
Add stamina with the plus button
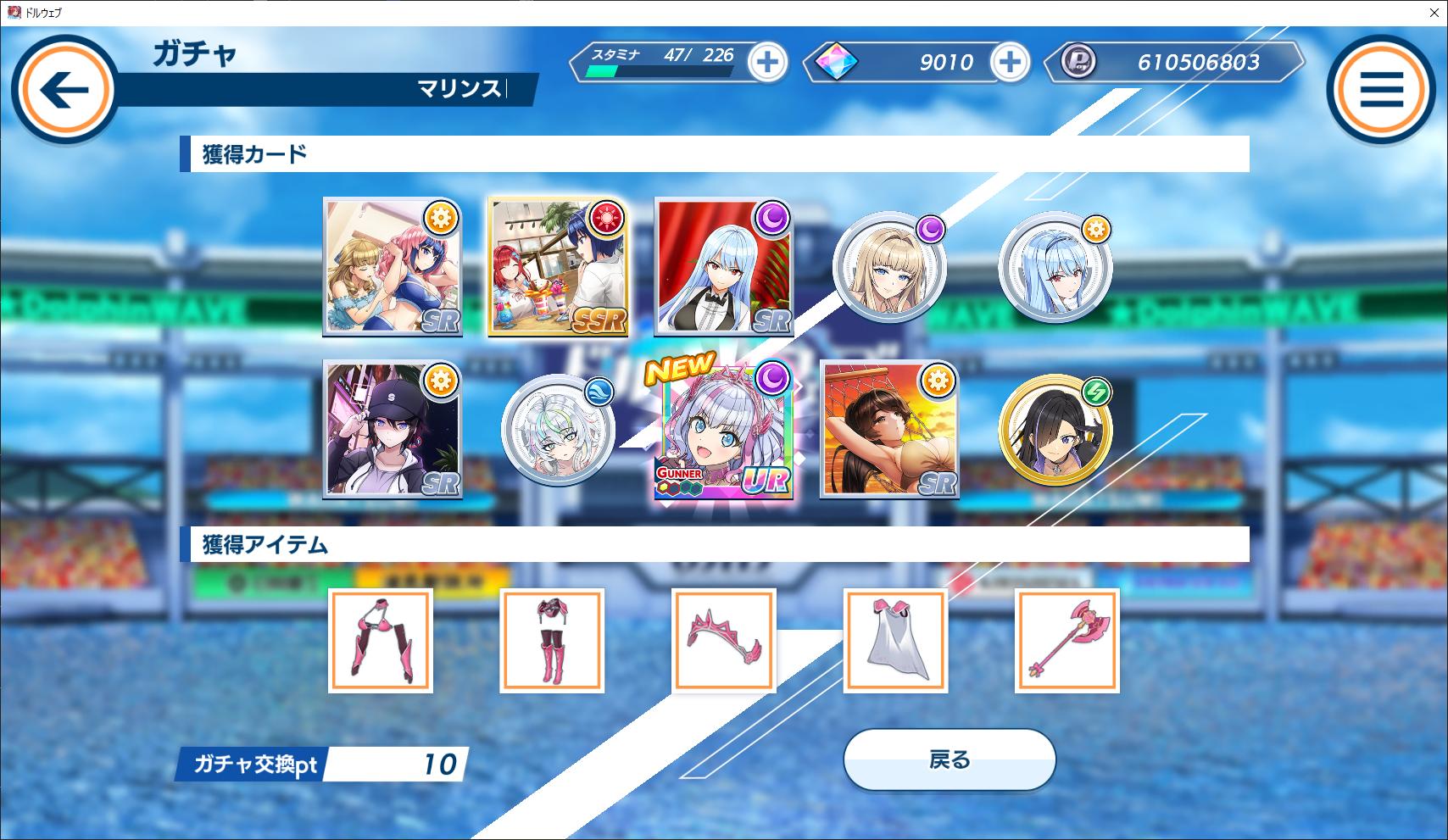[x=767, y=63]
